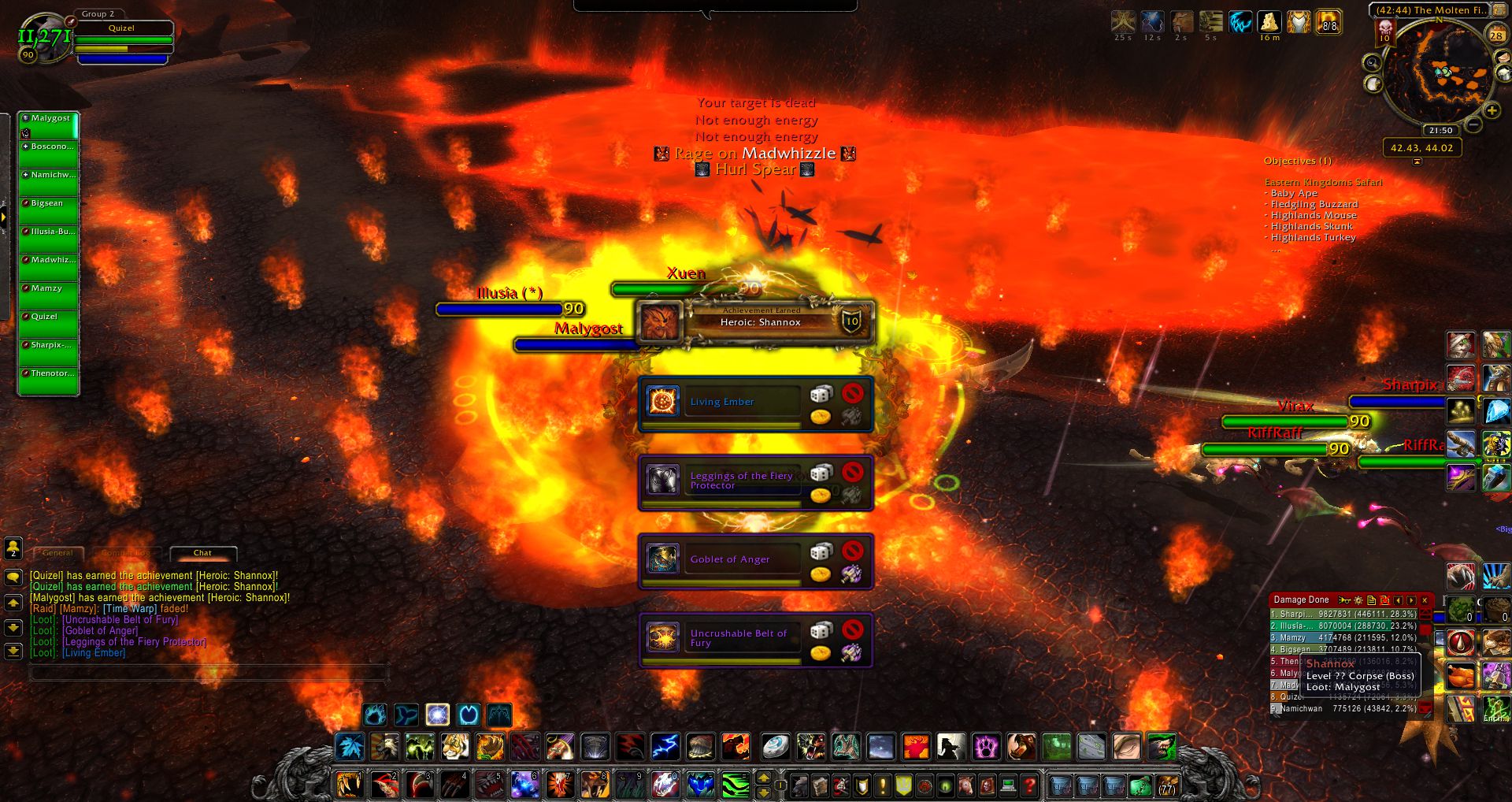Select the minimap tracking magnifying glass icon
1512x802 pixels.
[1373, 63]
